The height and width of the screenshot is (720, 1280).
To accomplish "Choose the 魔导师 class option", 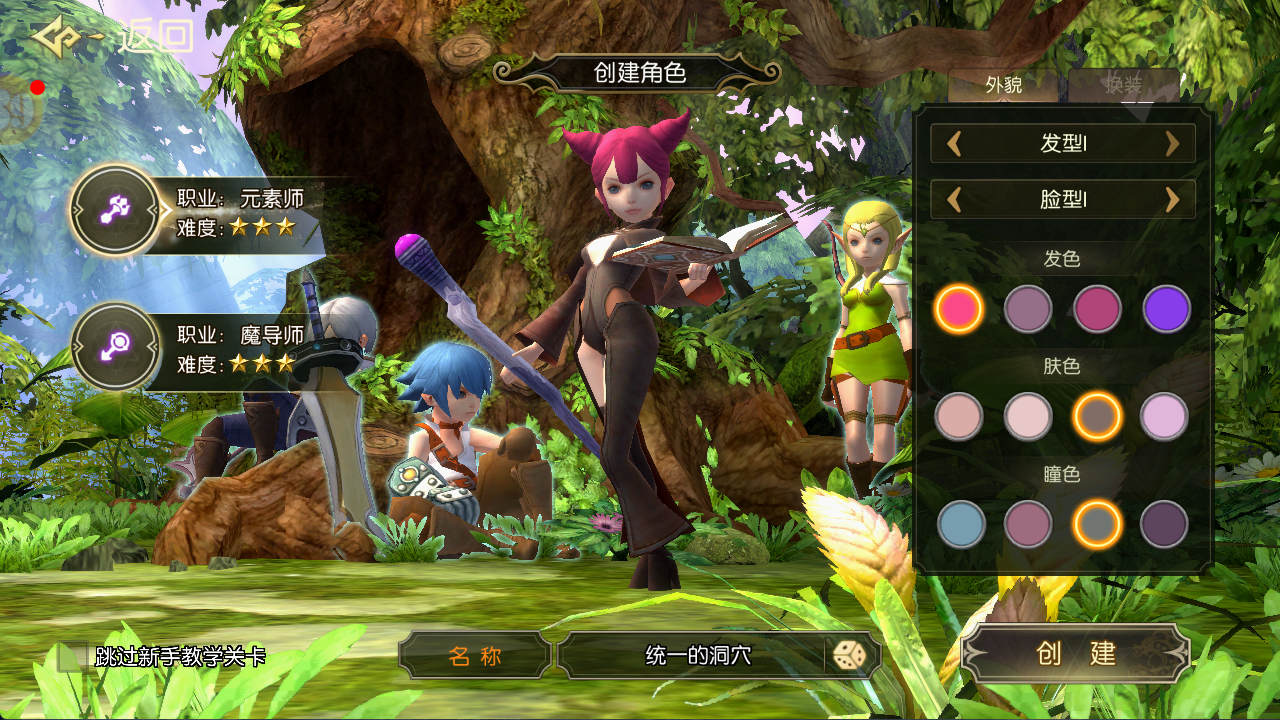I will (x=114, y=348).
